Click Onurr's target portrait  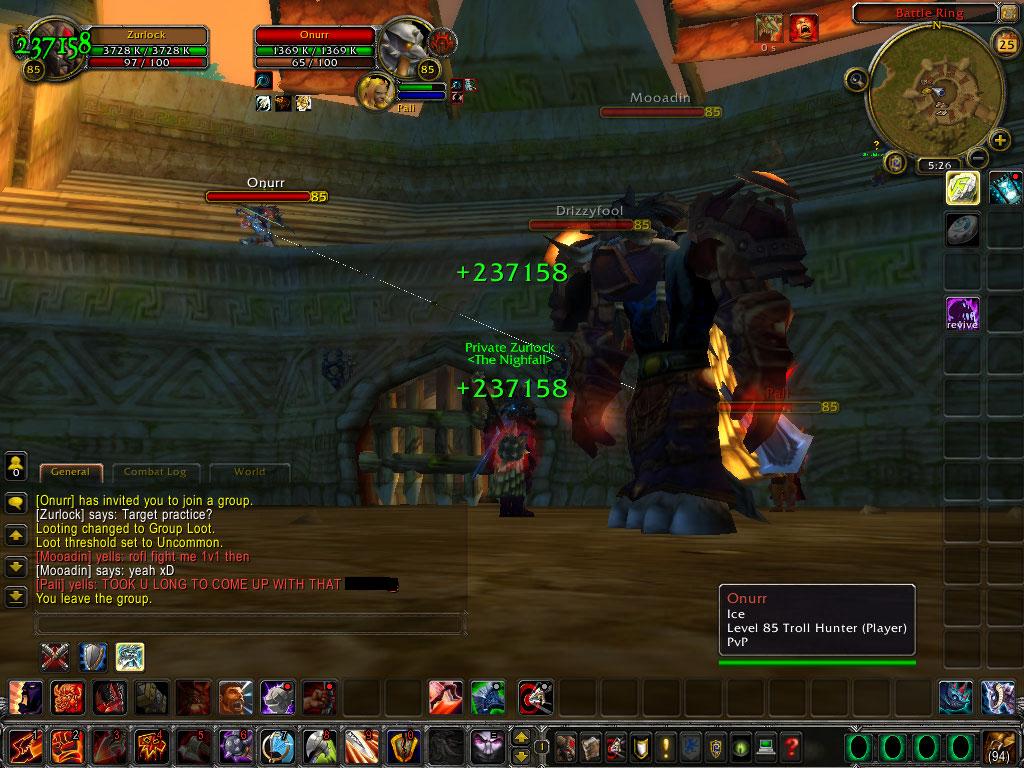(405, 47)
